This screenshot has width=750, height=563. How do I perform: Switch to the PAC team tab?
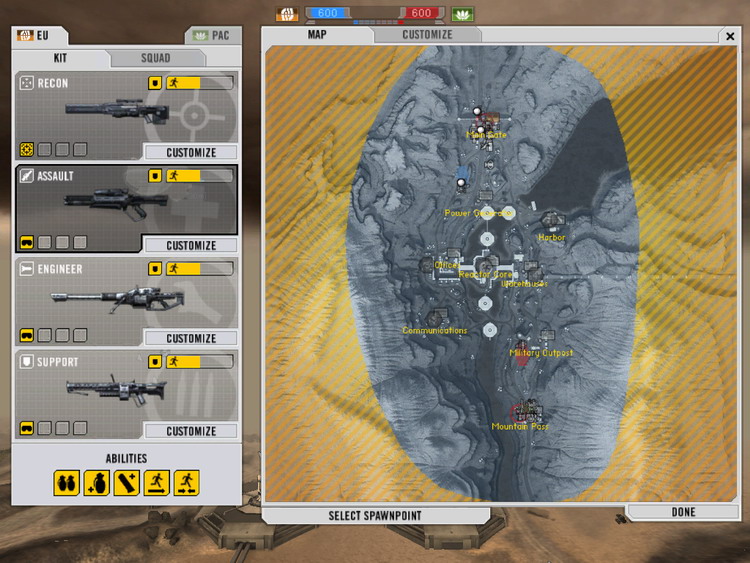(x=212, y=35)
